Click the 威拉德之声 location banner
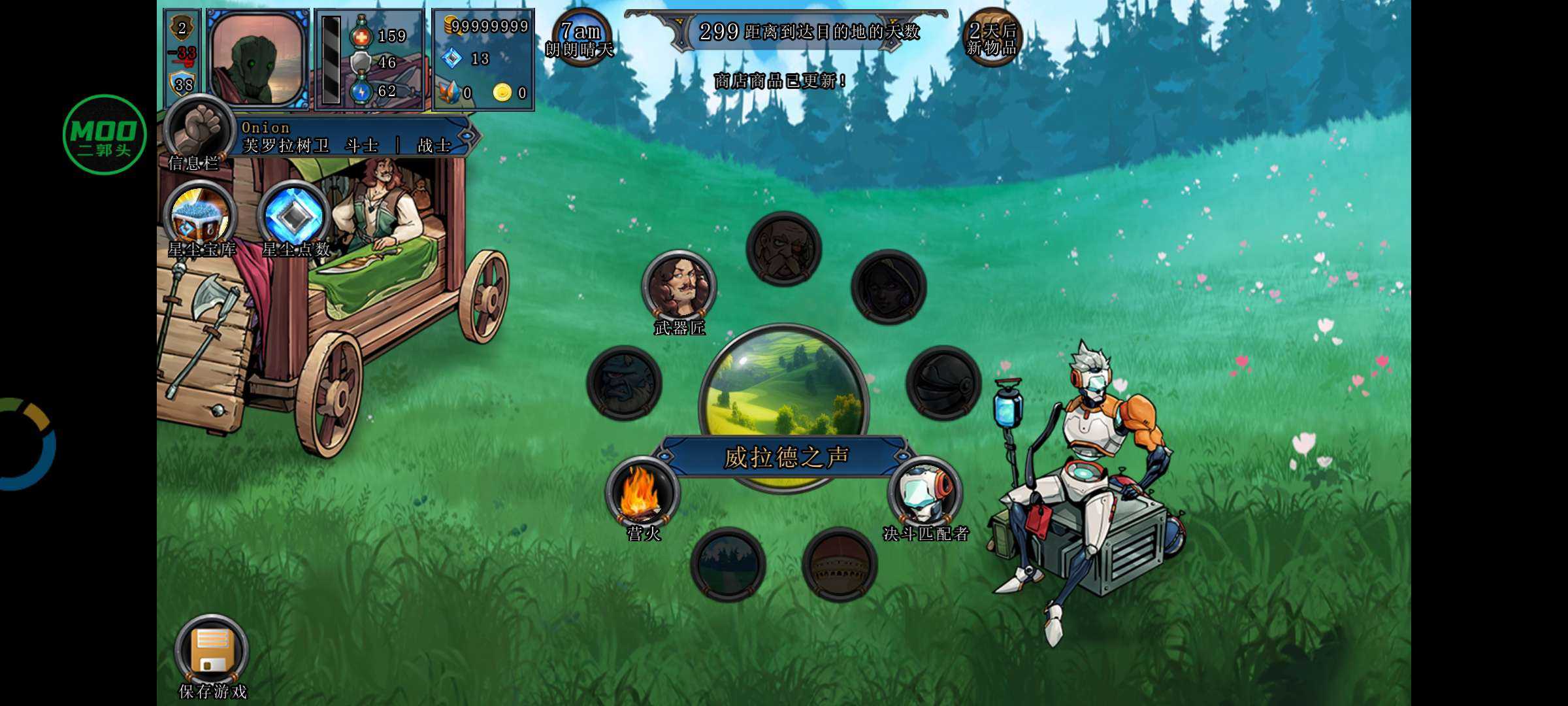Screen dimensions: 1568x706 pos(785,457)
